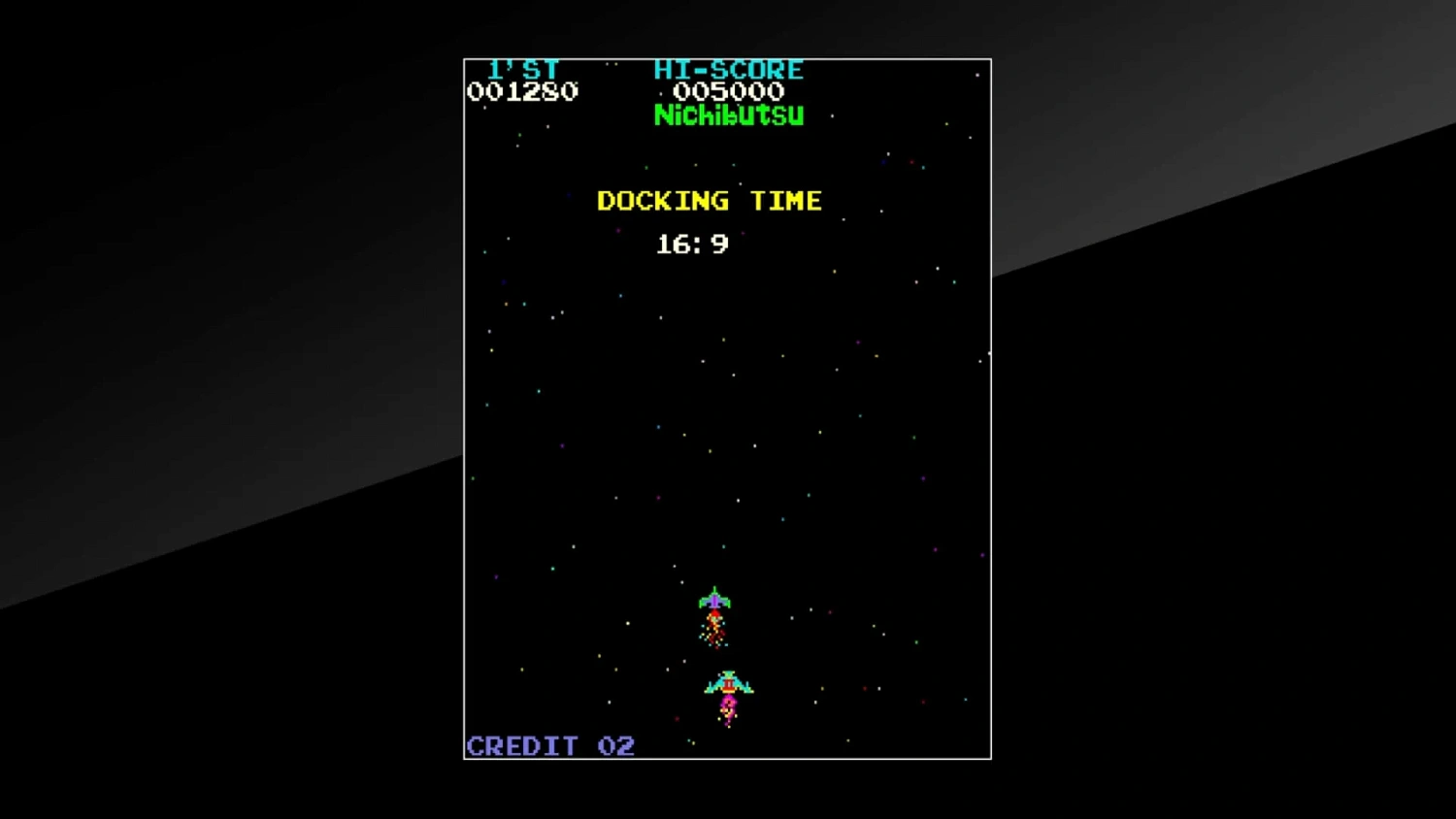Click the white border of the game screen
This screenshot has height=819, width=1456.
pos(464,388)
